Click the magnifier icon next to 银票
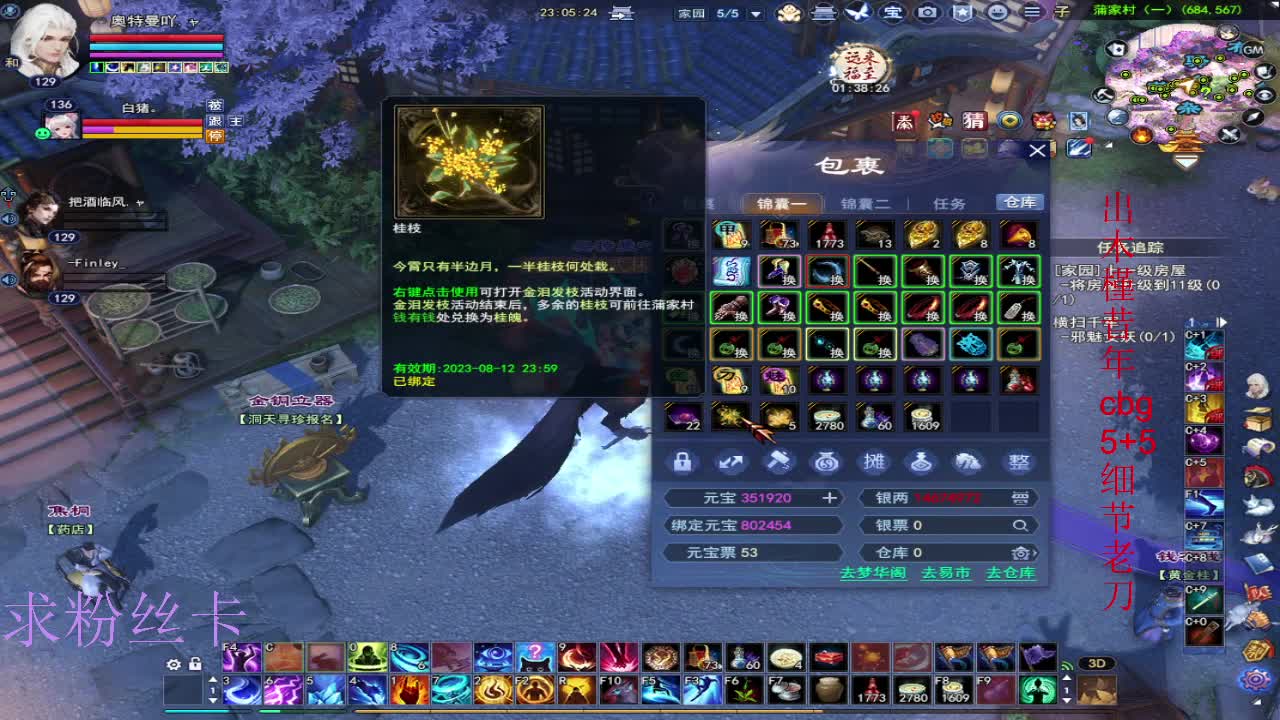1280x720 pixels. pos(1020,524)
